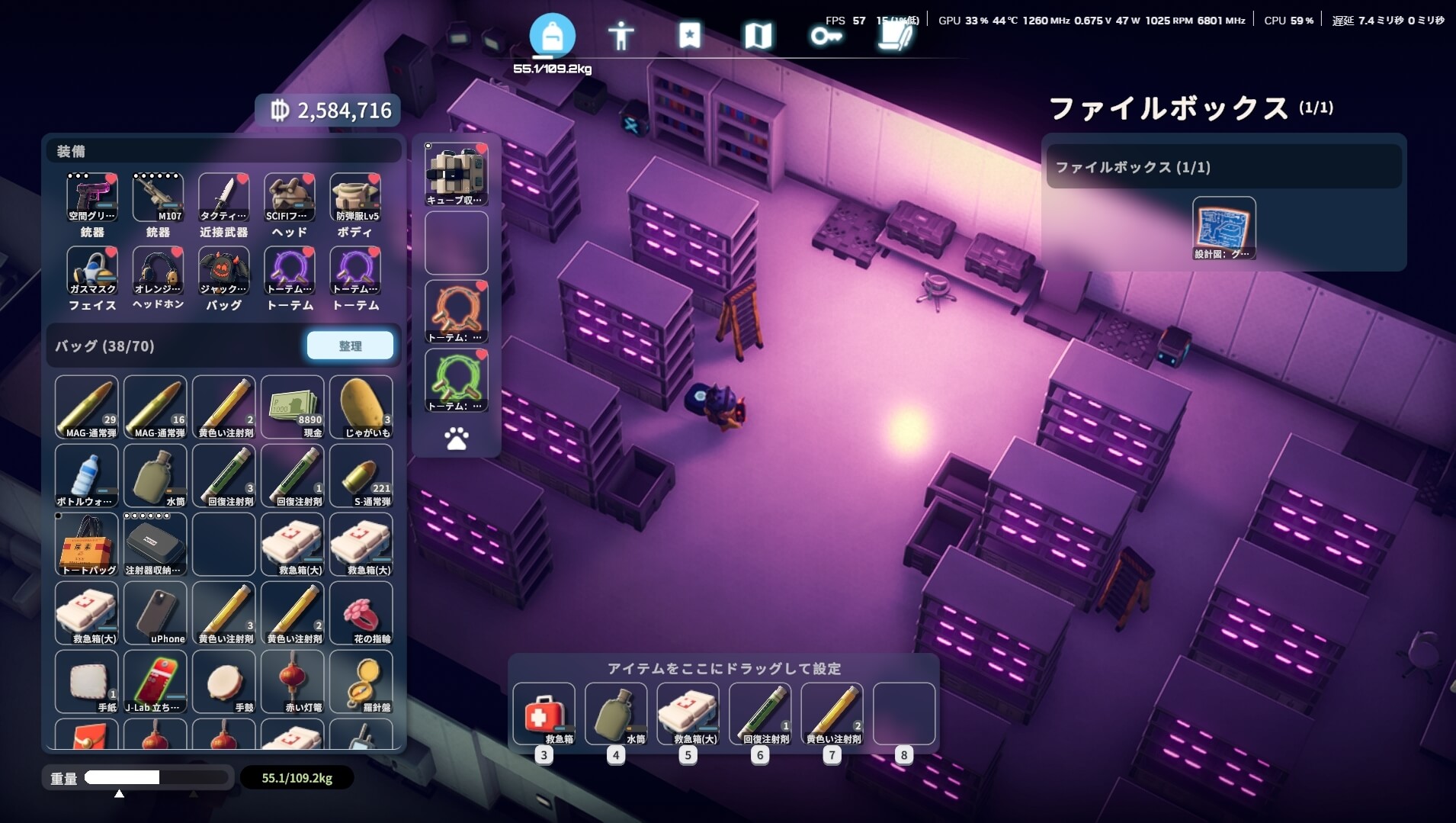Select the ガスマスク face slot
1456x823 pixels.
[x=92, y=271]
